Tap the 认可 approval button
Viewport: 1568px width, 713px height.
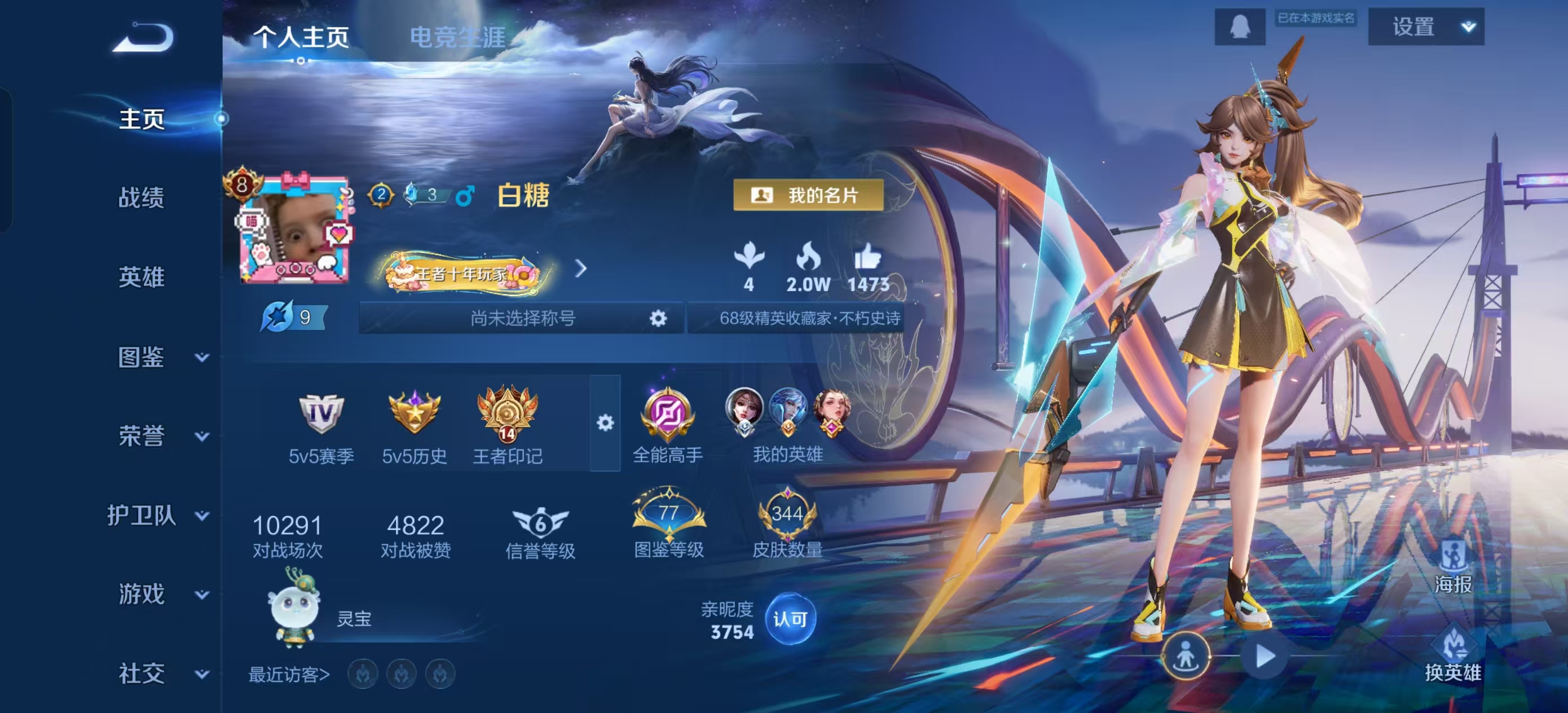pos(790,619)
